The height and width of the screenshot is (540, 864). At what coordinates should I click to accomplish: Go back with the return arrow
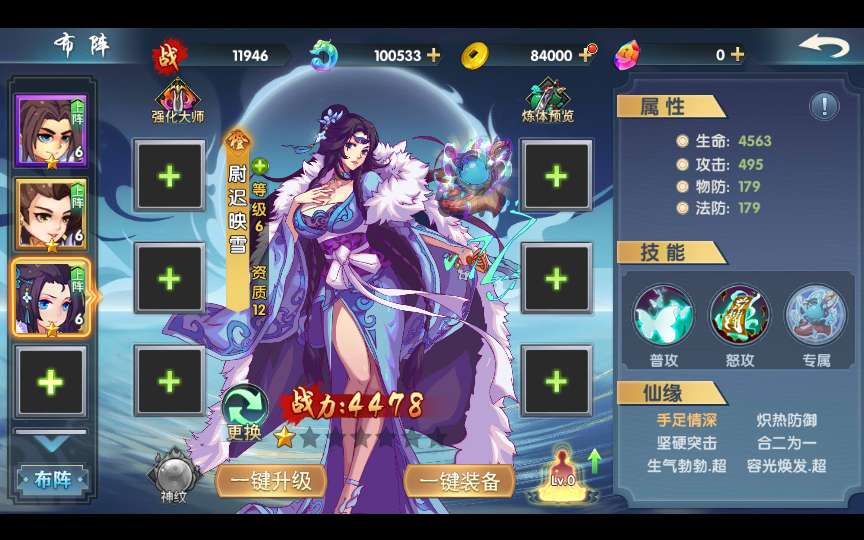pyautogui.click(x=823, y=47)
